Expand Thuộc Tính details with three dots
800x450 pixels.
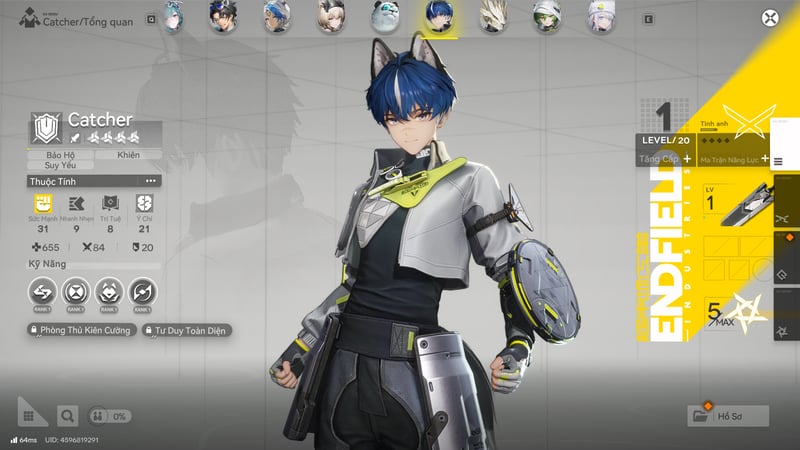151,181
